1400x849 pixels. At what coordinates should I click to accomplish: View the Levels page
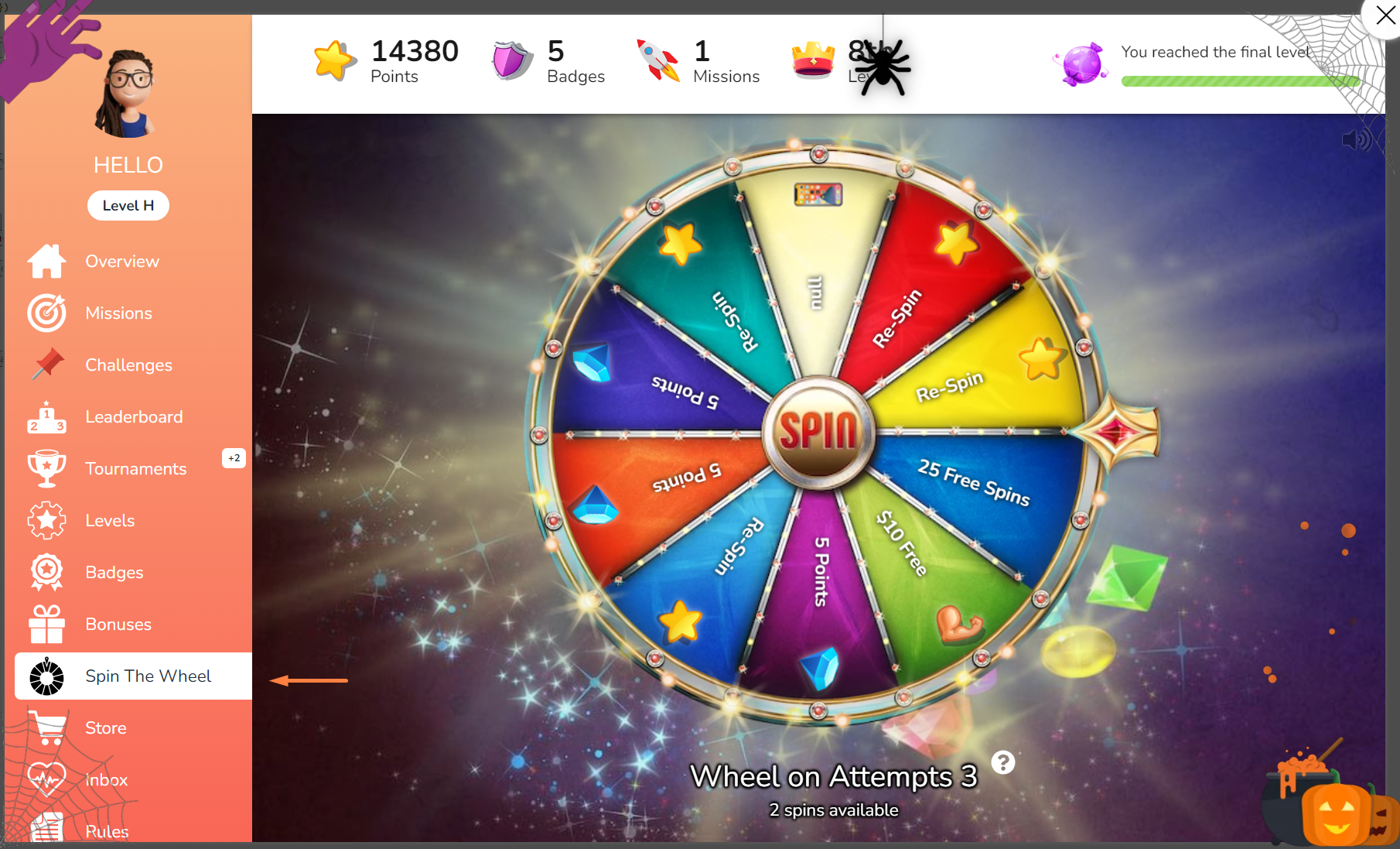coord(110,521)
